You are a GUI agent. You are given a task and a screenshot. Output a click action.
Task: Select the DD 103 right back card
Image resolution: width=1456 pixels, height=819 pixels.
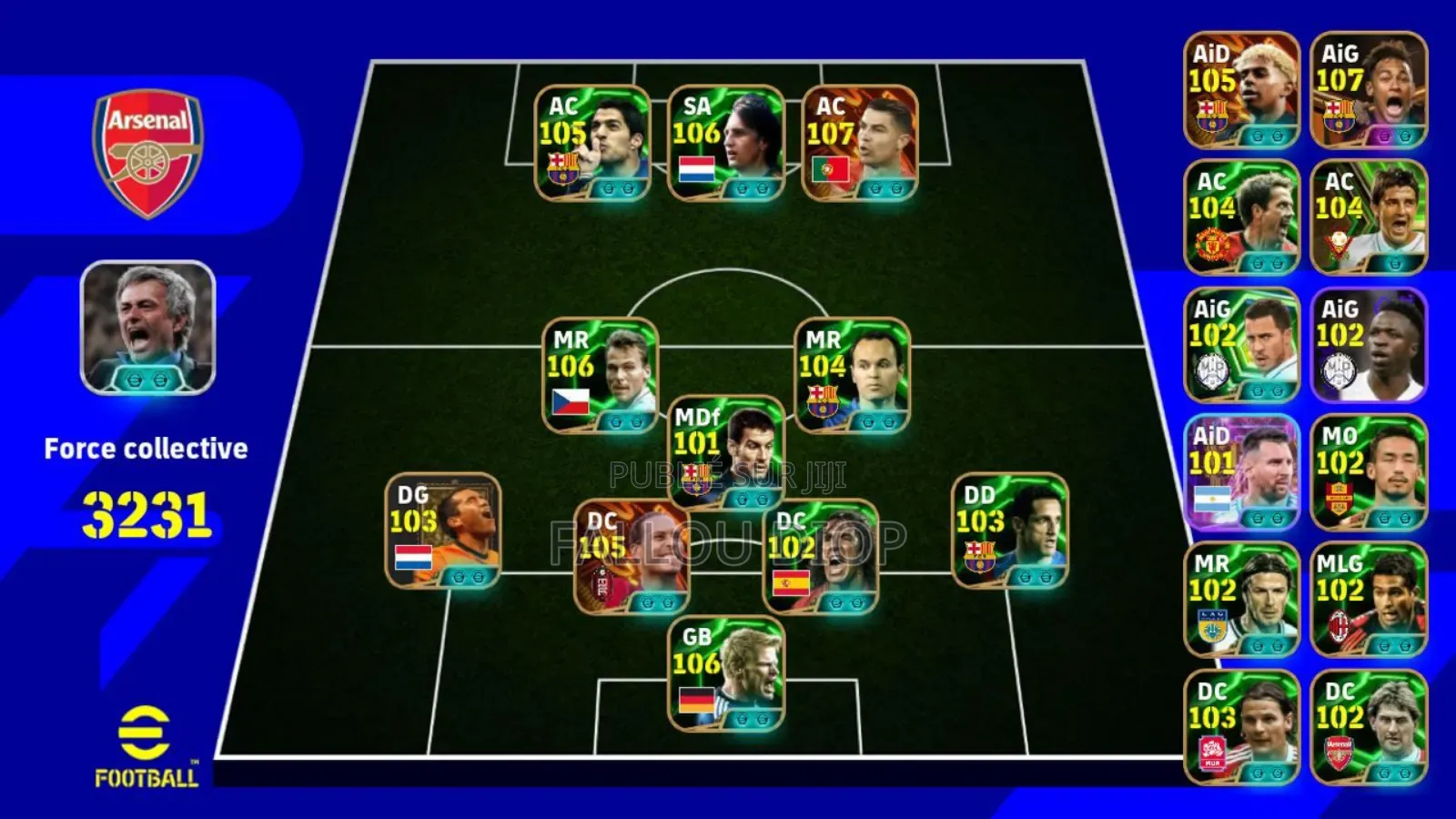(1001, 532)
